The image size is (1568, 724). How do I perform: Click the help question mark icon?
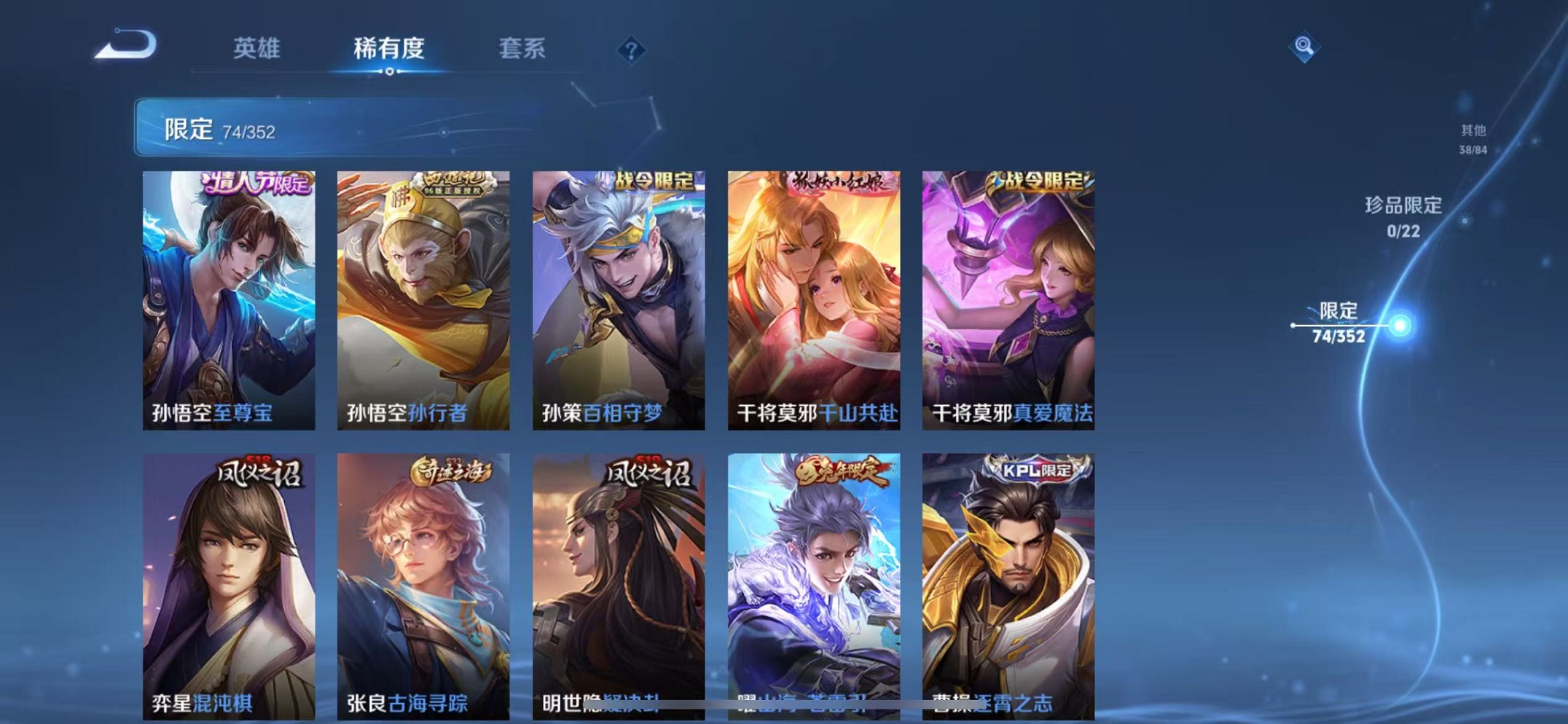click(x=630, y=50)
